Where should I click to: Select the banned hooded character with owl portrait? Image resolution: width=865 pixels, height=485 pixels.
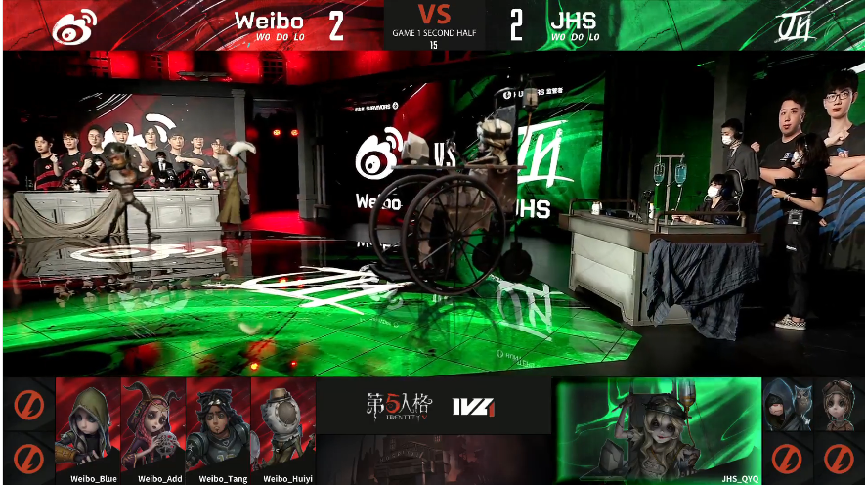click(788, 405)
